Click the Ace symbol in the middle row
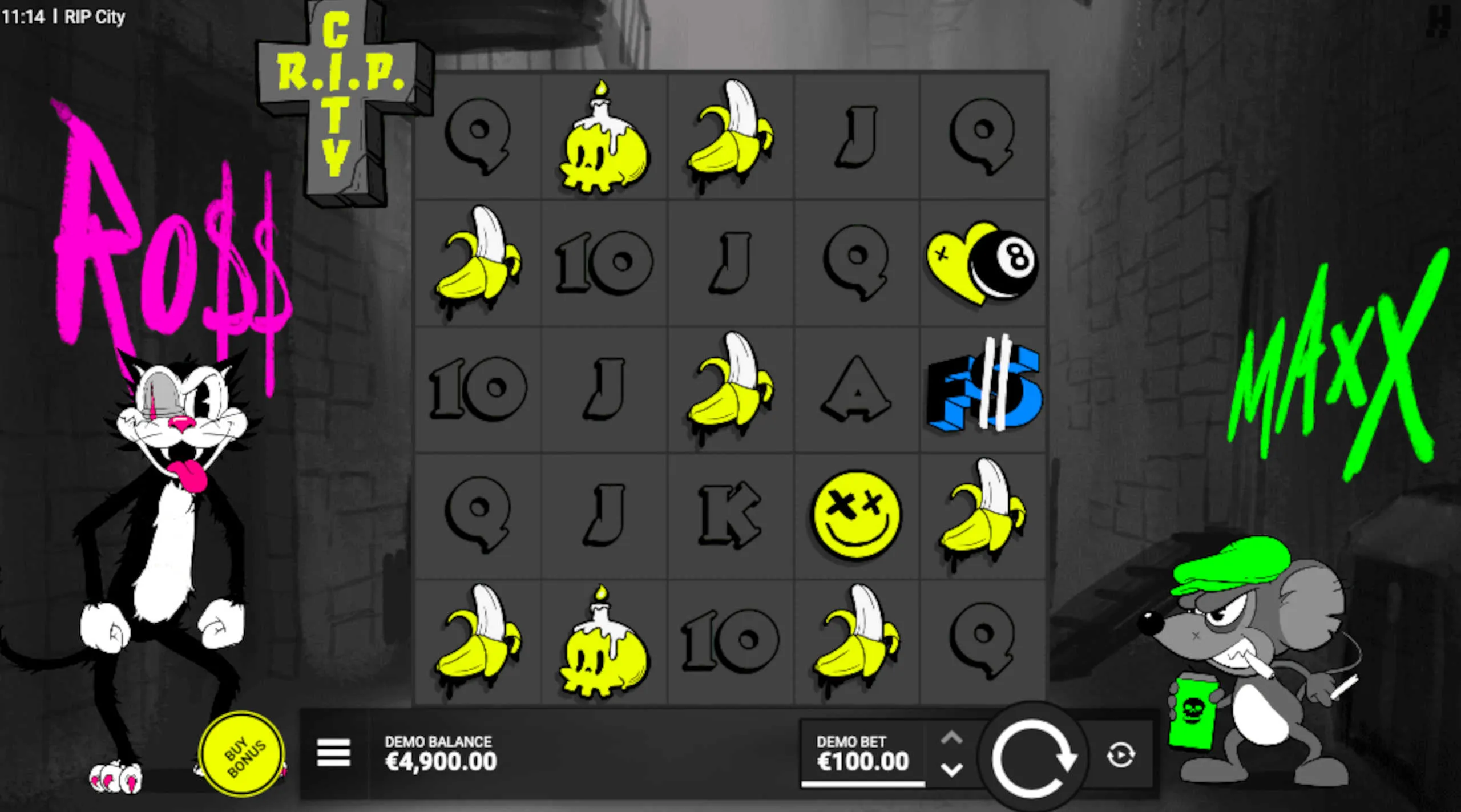The height and width of the screenshot is (812, 1461). pyautogui.click(x=855, y=387)
